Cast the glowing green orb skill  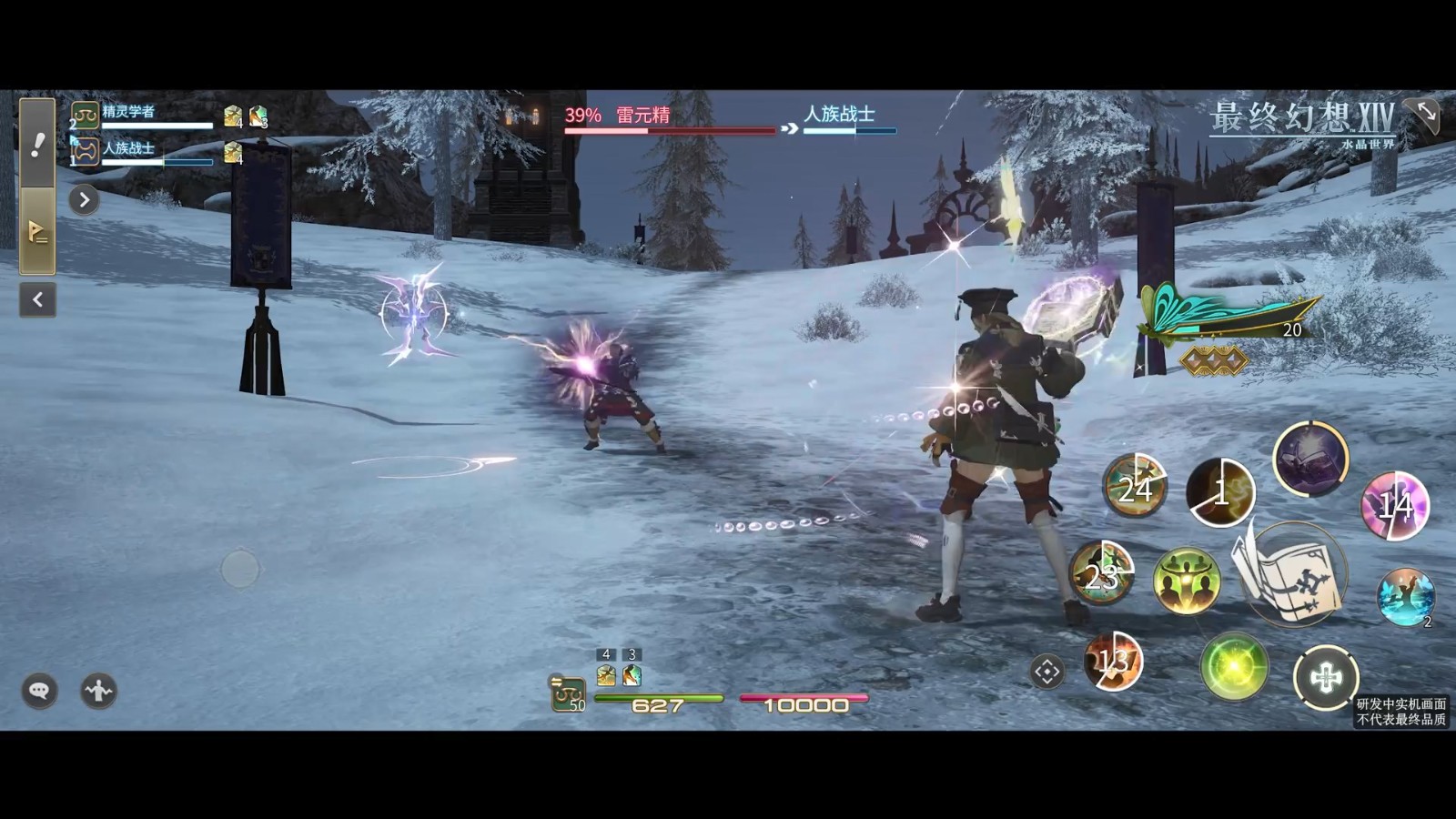click(1234, 667)
